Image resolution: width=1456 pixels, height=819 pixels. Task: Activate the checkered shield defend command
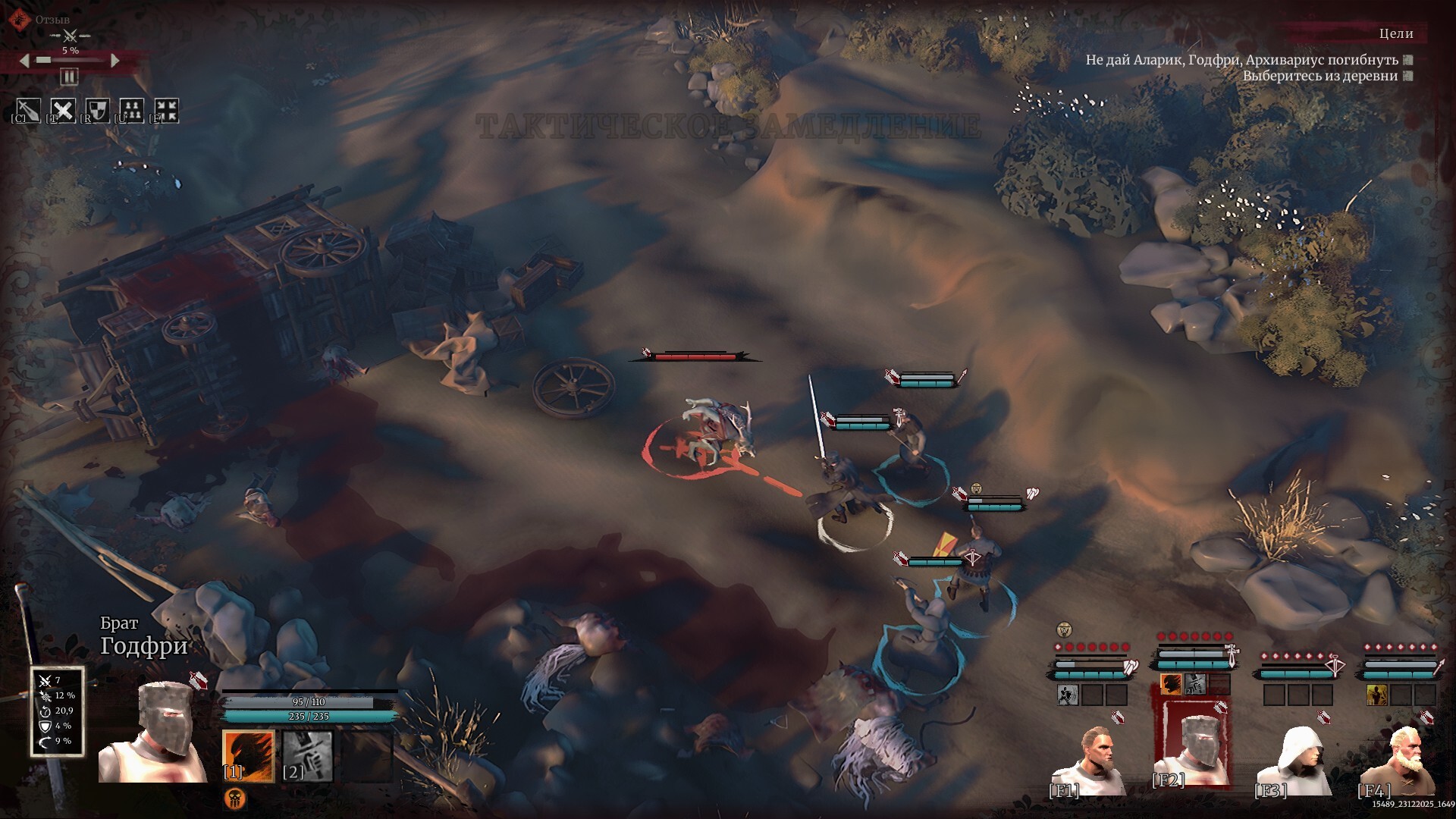[x=97, y=111]
